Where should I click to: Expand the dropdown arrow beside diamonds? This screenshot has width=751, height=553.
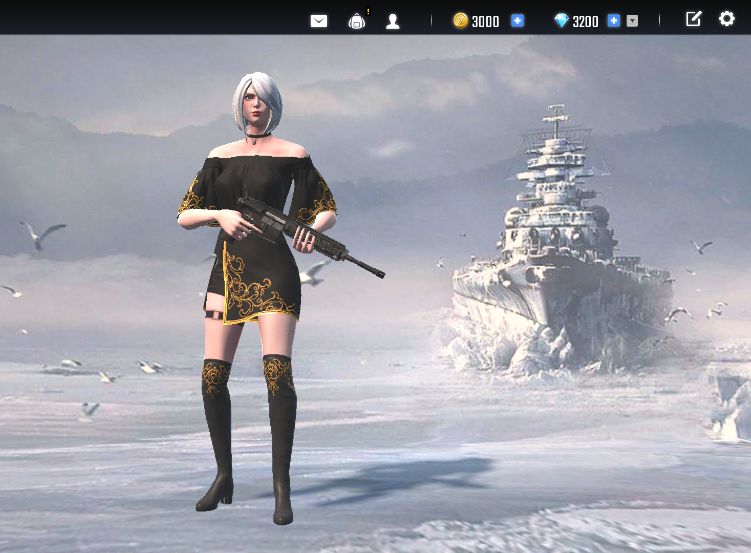pyautogui.click(x=632, y=21)
